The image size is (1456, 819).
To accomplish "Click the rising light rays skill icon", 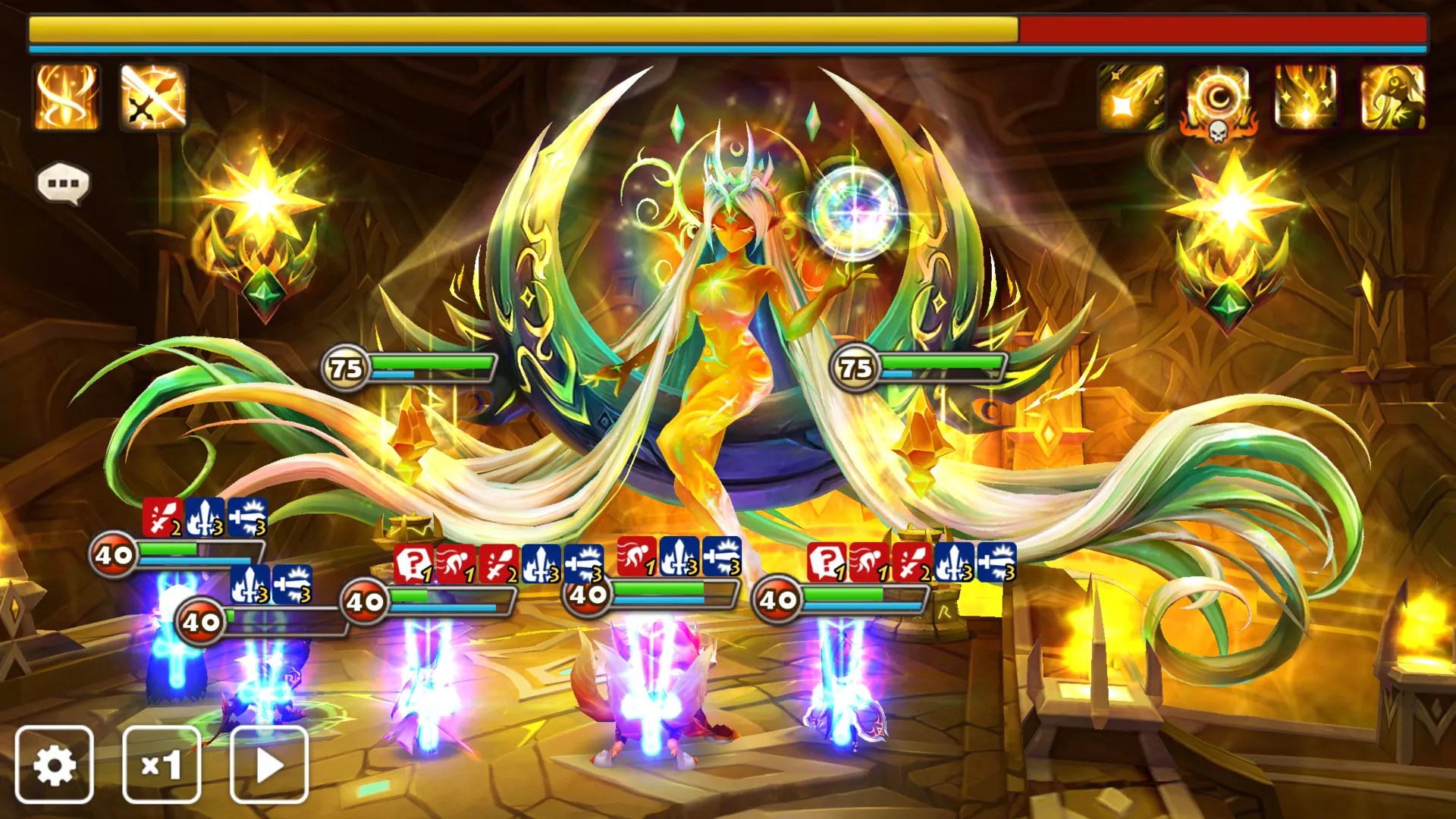I will pyautogui.click(x=1306, y=99).
